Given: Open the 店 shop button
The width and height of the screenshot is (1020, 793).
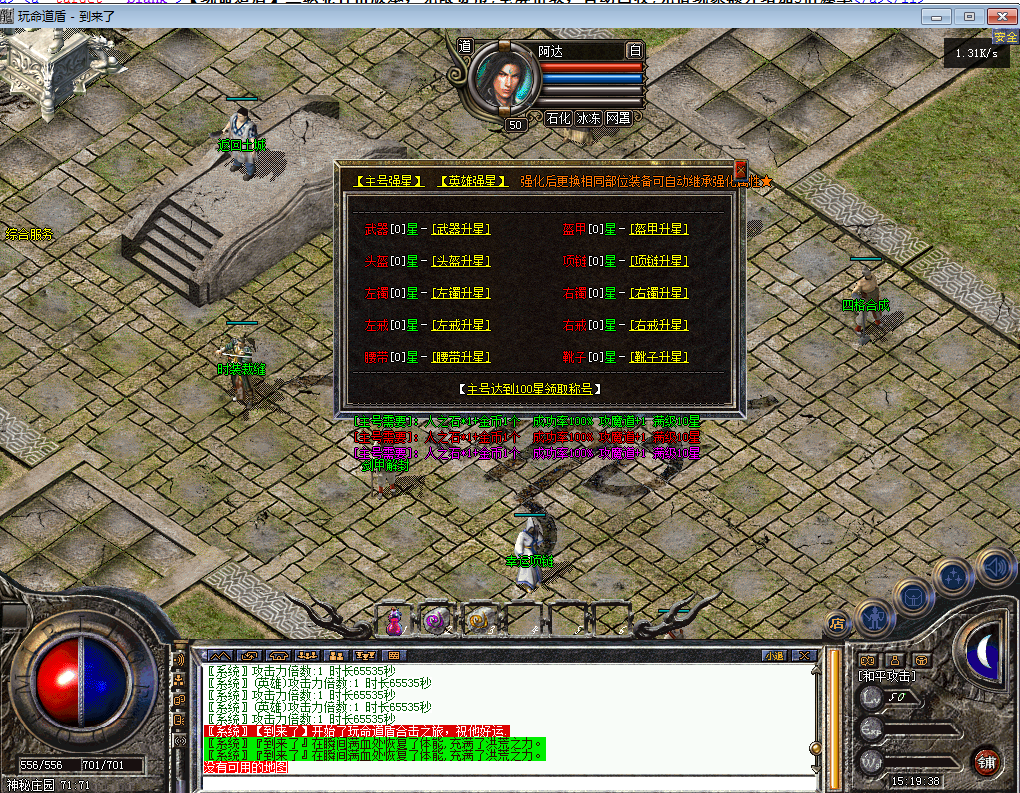Looking at the screenshot, I should click(836, 623).
